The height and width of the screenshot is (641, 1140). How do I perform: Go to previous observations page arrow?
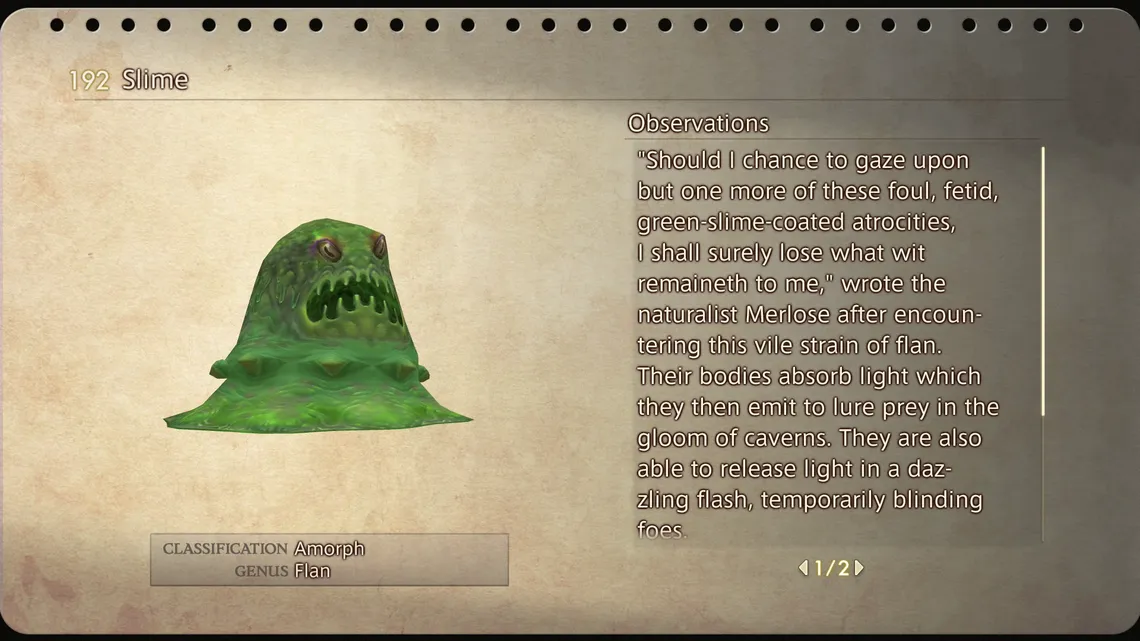tap(803, 568)
